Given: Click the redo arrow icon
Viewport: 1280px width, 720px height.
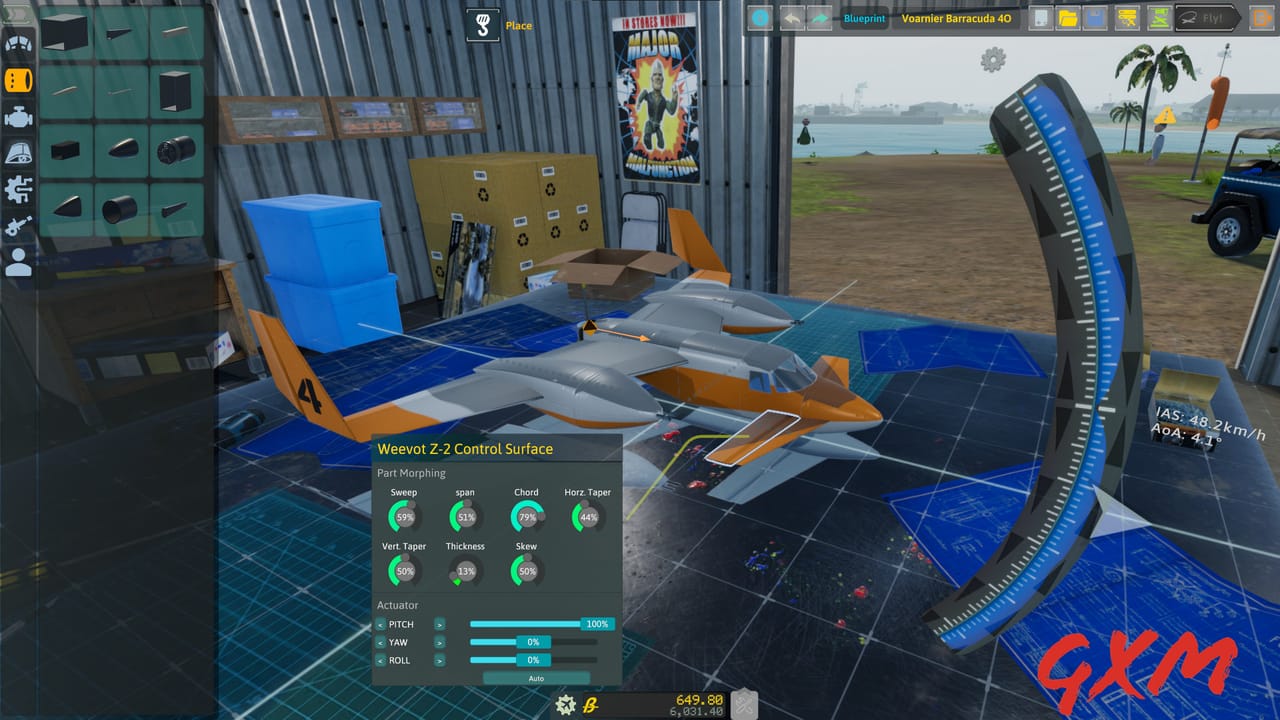Looking at the screenshot, I should [x=820, y=17].
